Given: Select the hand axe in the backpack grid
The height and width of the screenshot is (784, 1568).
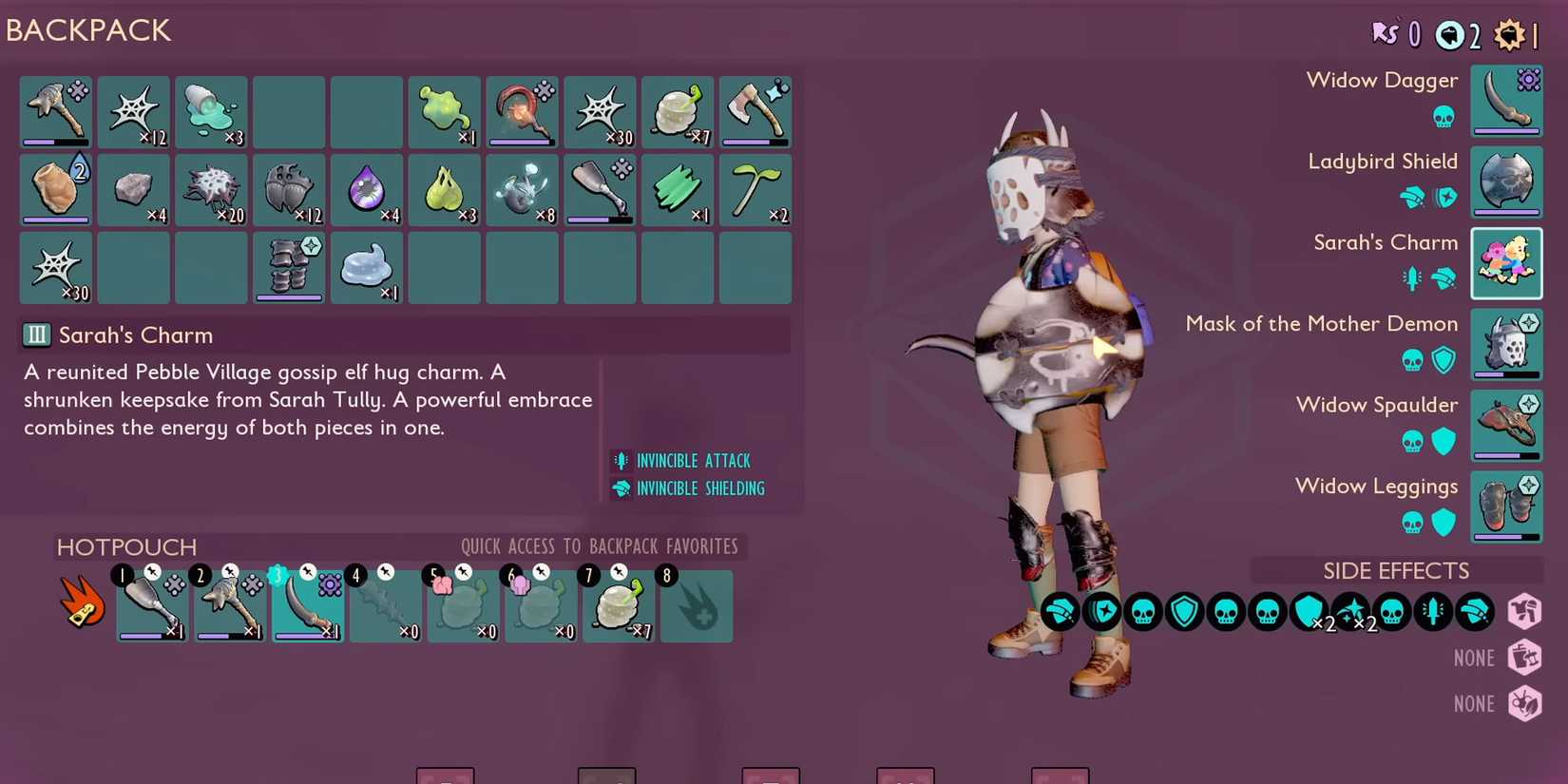Looking at the screenshot, I should coord(755,112).
